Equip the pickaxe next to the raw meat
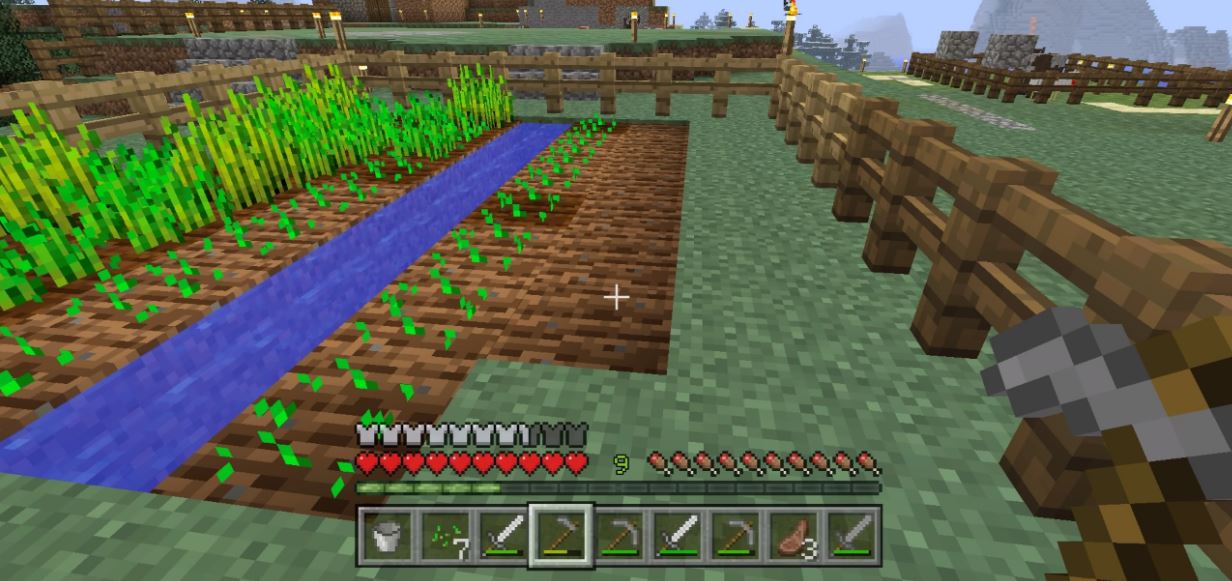Image resolution: width=1232 pixels, height=581 pixels. click(x=738, y=536)
